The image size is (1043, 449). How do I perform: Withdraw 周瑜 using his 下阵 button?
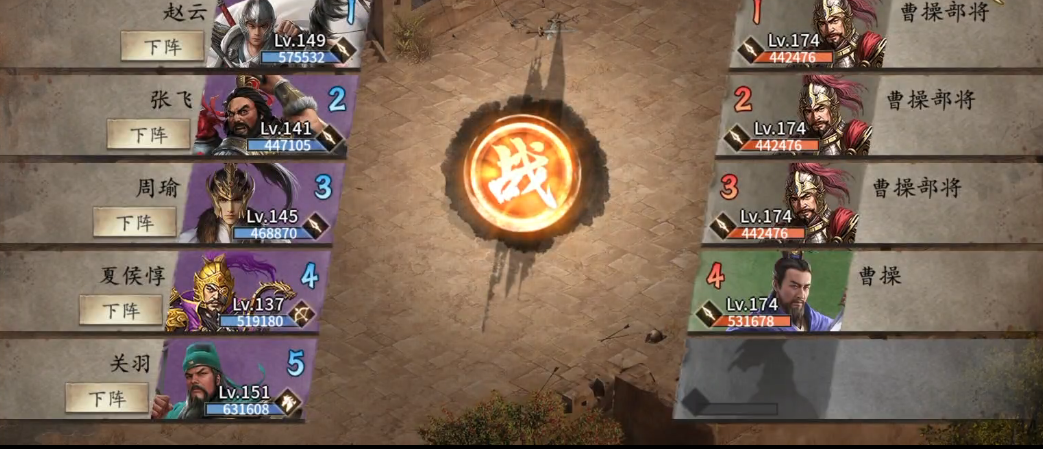tap(134, 222)
